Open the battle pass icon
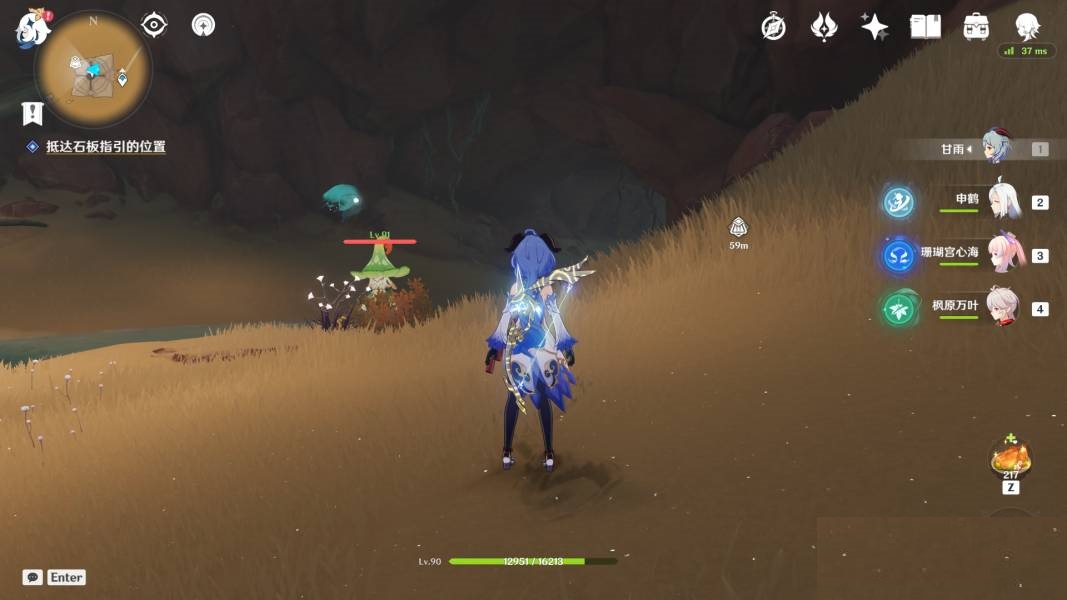The height and width of the screenshot is (600, 1067). point(824,27)
